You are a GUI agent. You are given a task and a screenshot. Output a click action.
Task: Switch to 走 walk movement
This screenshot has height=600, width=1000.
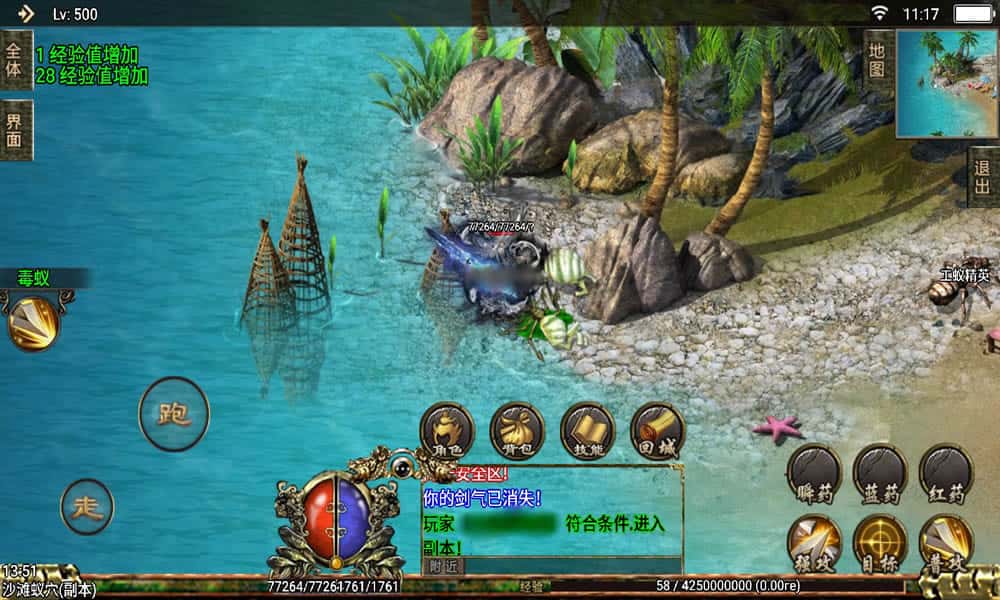coord(87,506)
